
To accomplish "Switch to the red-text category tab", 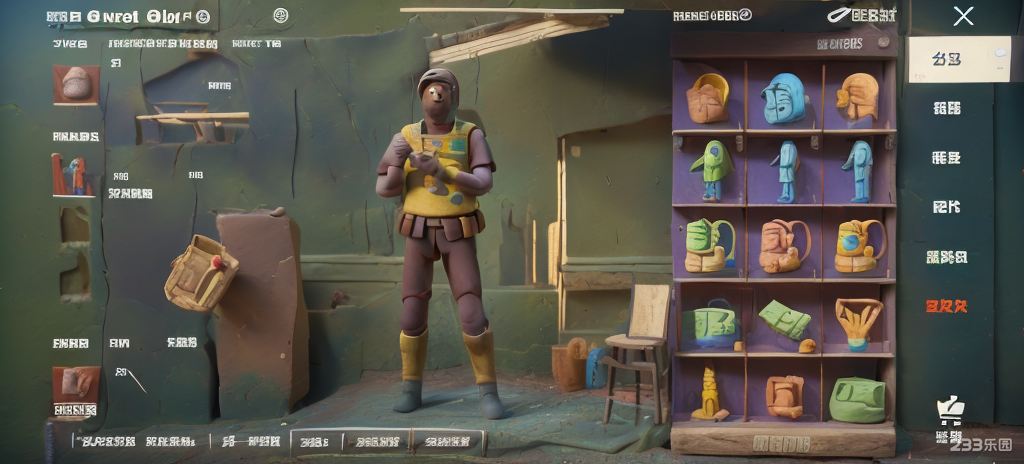I will coord(946,305).
